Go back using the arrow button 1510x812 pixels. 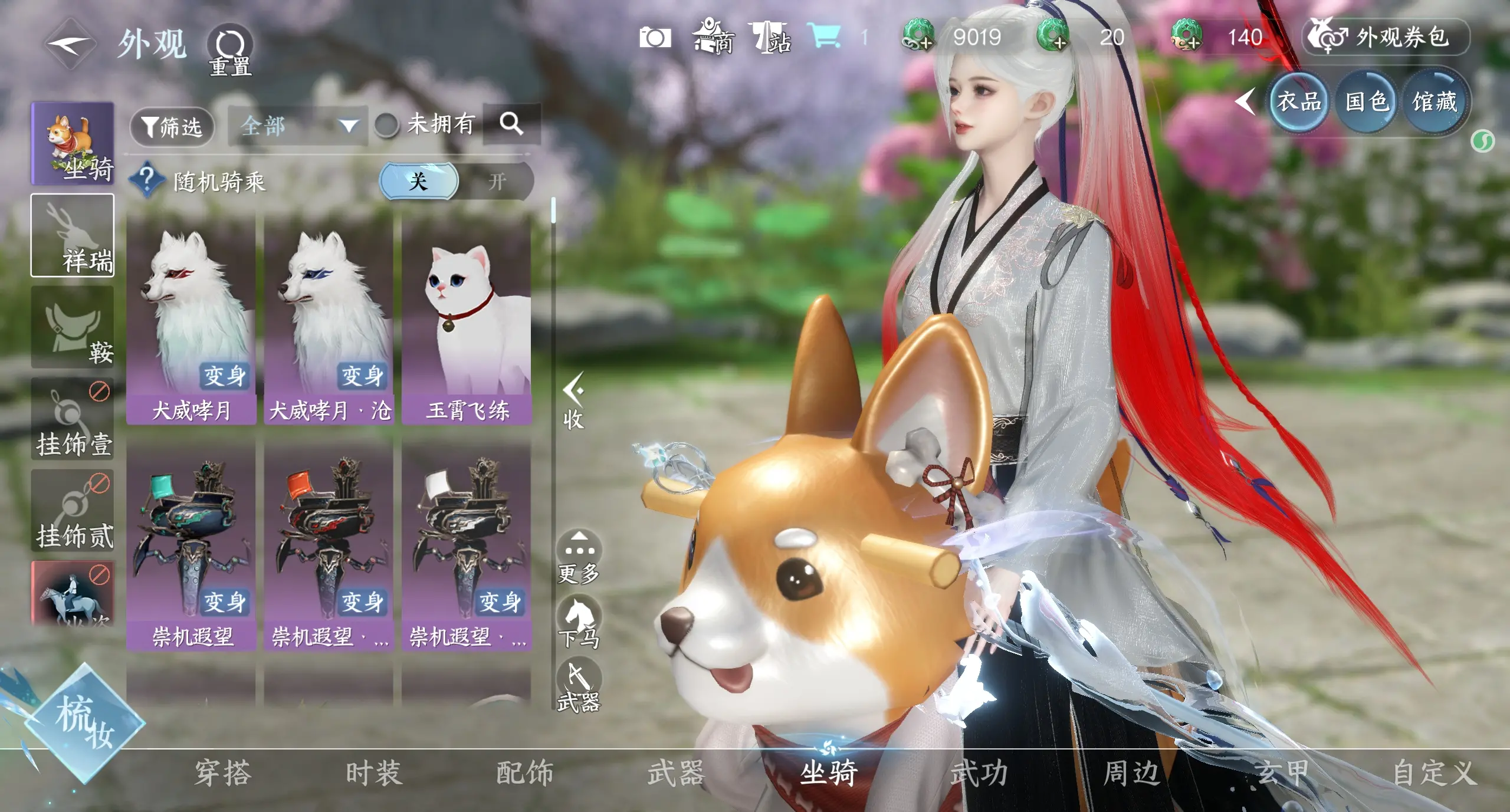coord(70,44)
